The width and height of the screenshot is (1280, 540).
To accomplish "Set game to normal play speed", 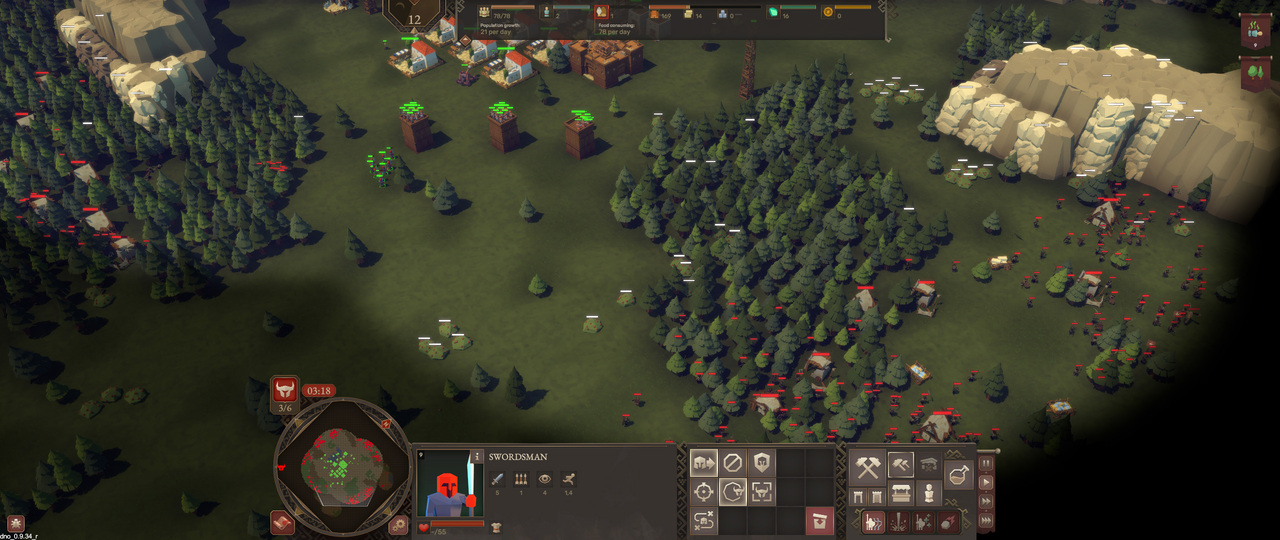I will pyautogui.click(x=986, y=482).
